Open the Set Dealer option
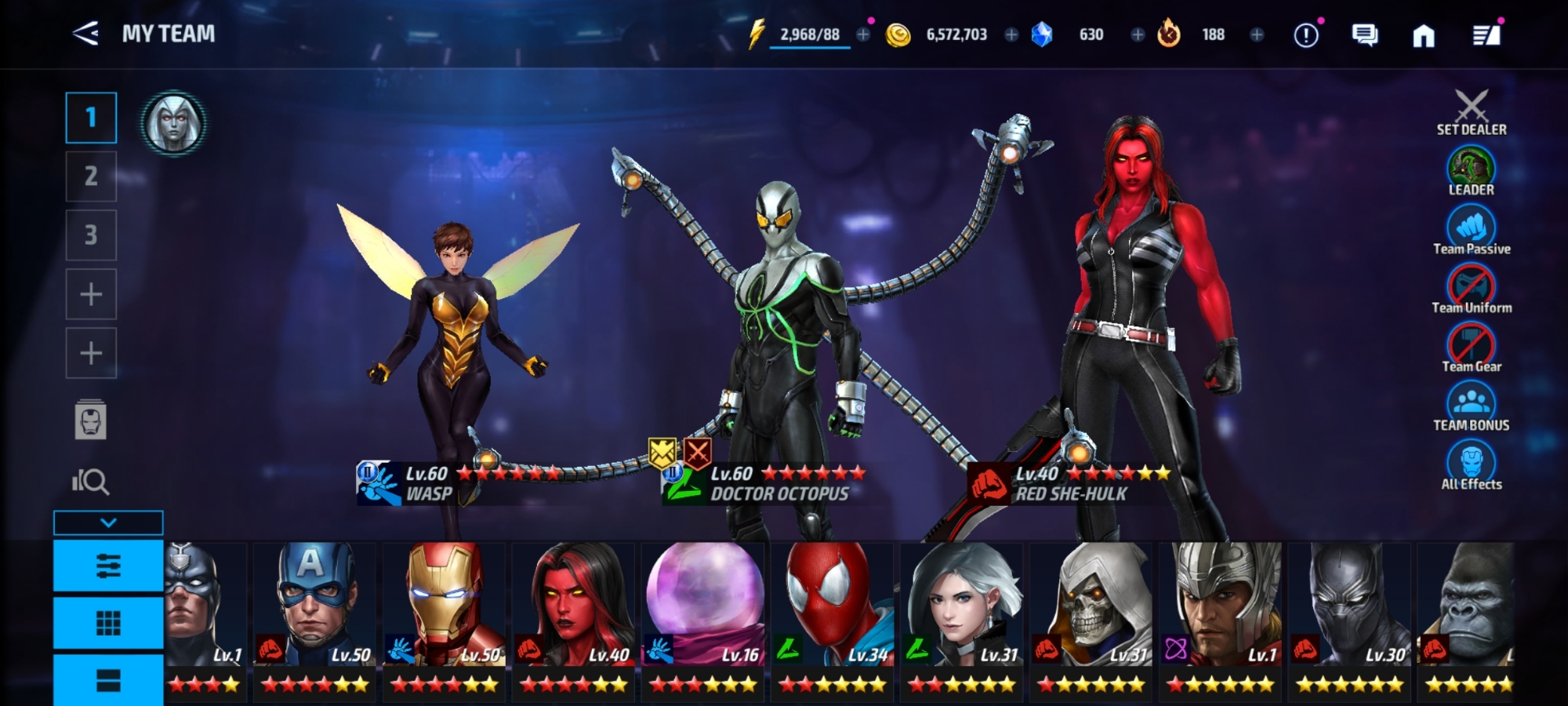 click(x=1471, y=113)
